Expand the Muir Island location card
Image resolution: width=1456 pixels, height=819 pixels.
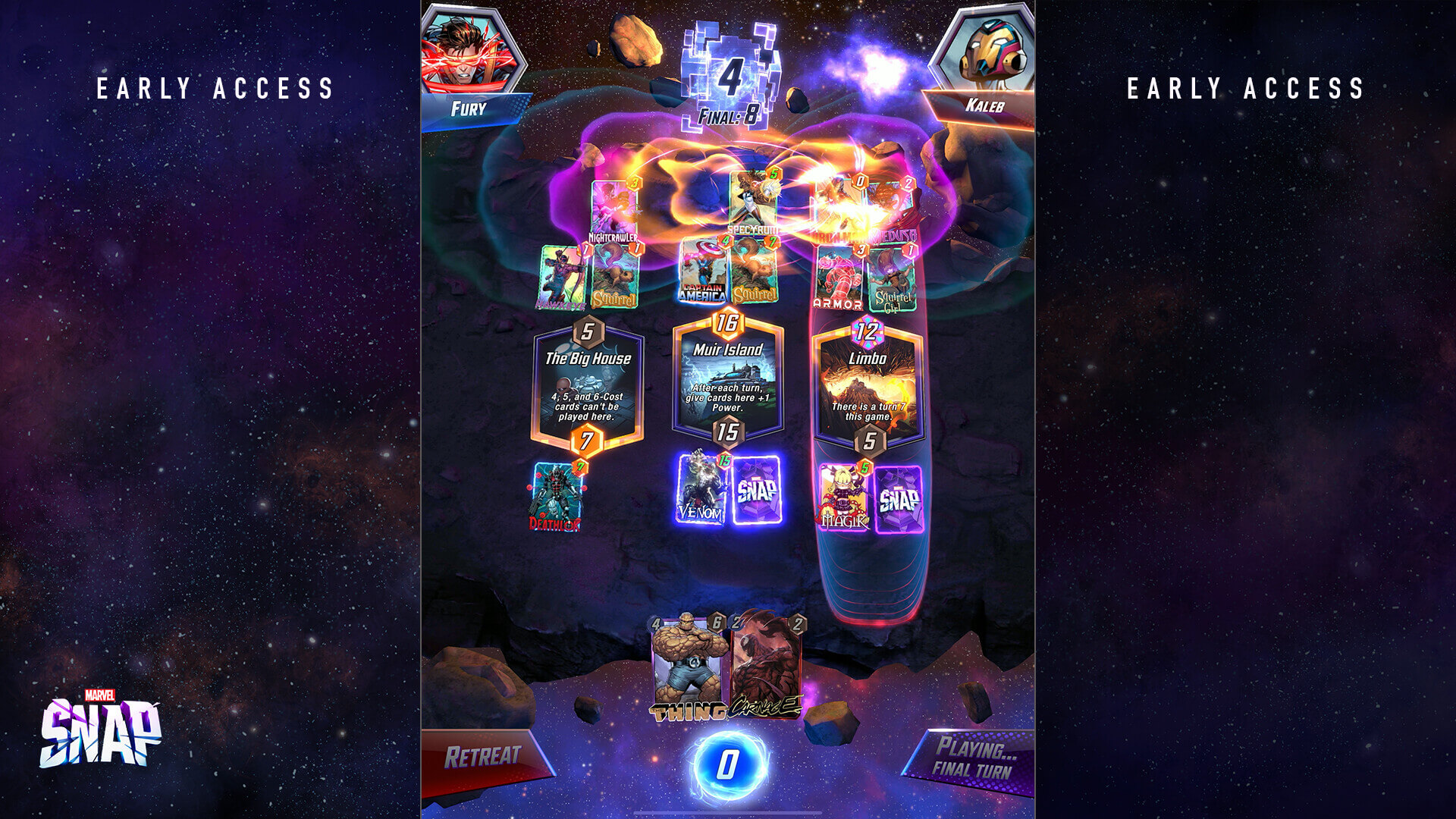[730, 375]
